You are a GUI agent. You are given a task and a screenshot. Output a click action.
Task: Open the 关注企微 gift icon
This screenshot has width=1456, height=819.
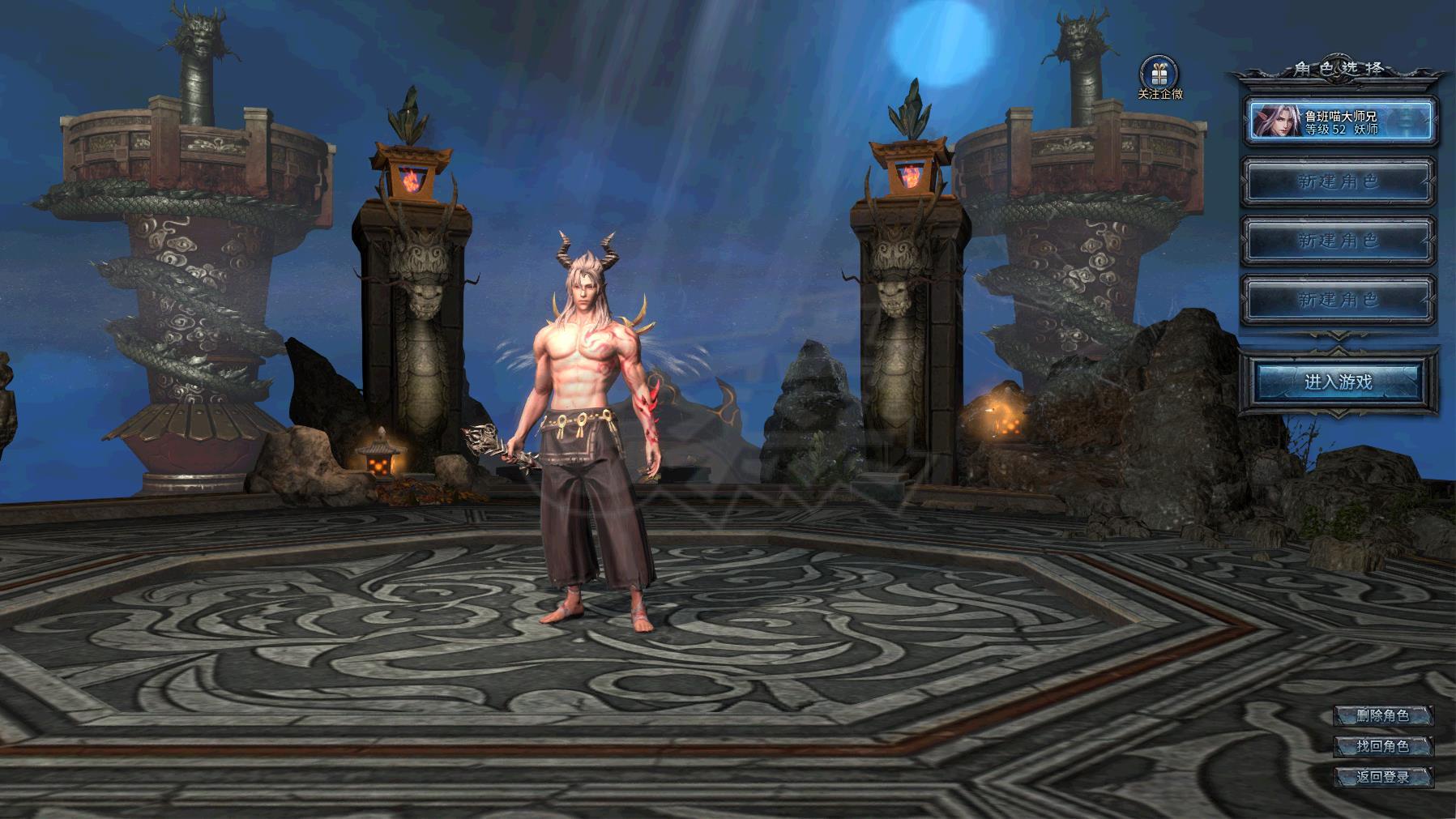1159,75
